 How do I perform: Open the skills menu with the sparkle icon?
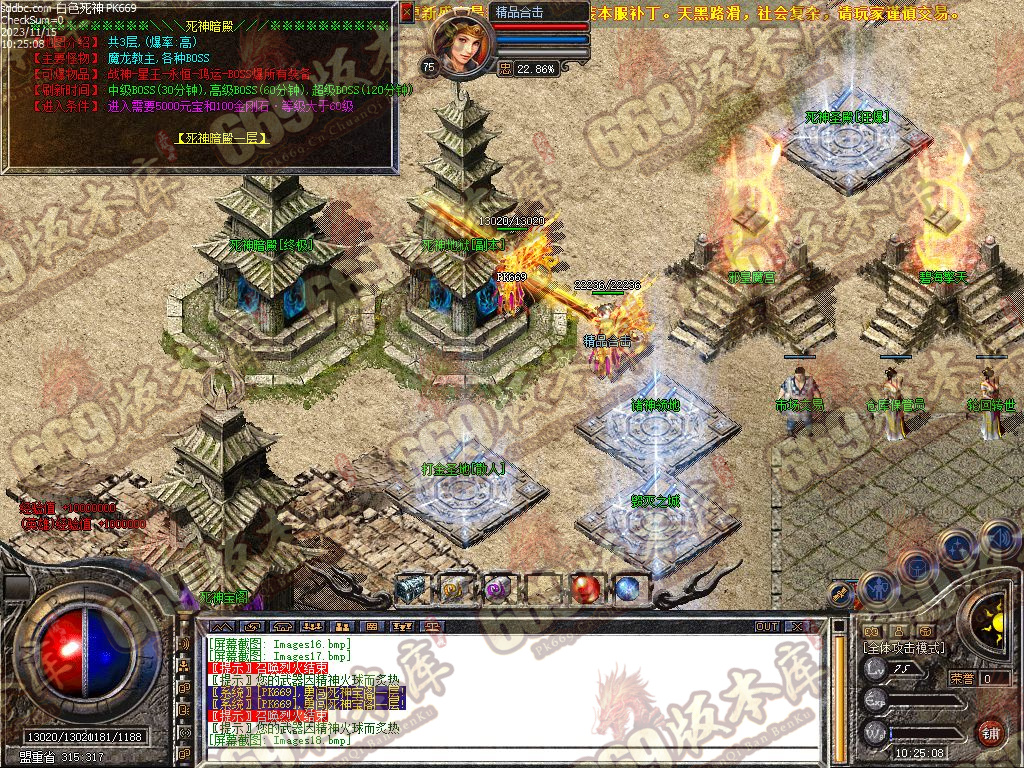tap(957, 546)
